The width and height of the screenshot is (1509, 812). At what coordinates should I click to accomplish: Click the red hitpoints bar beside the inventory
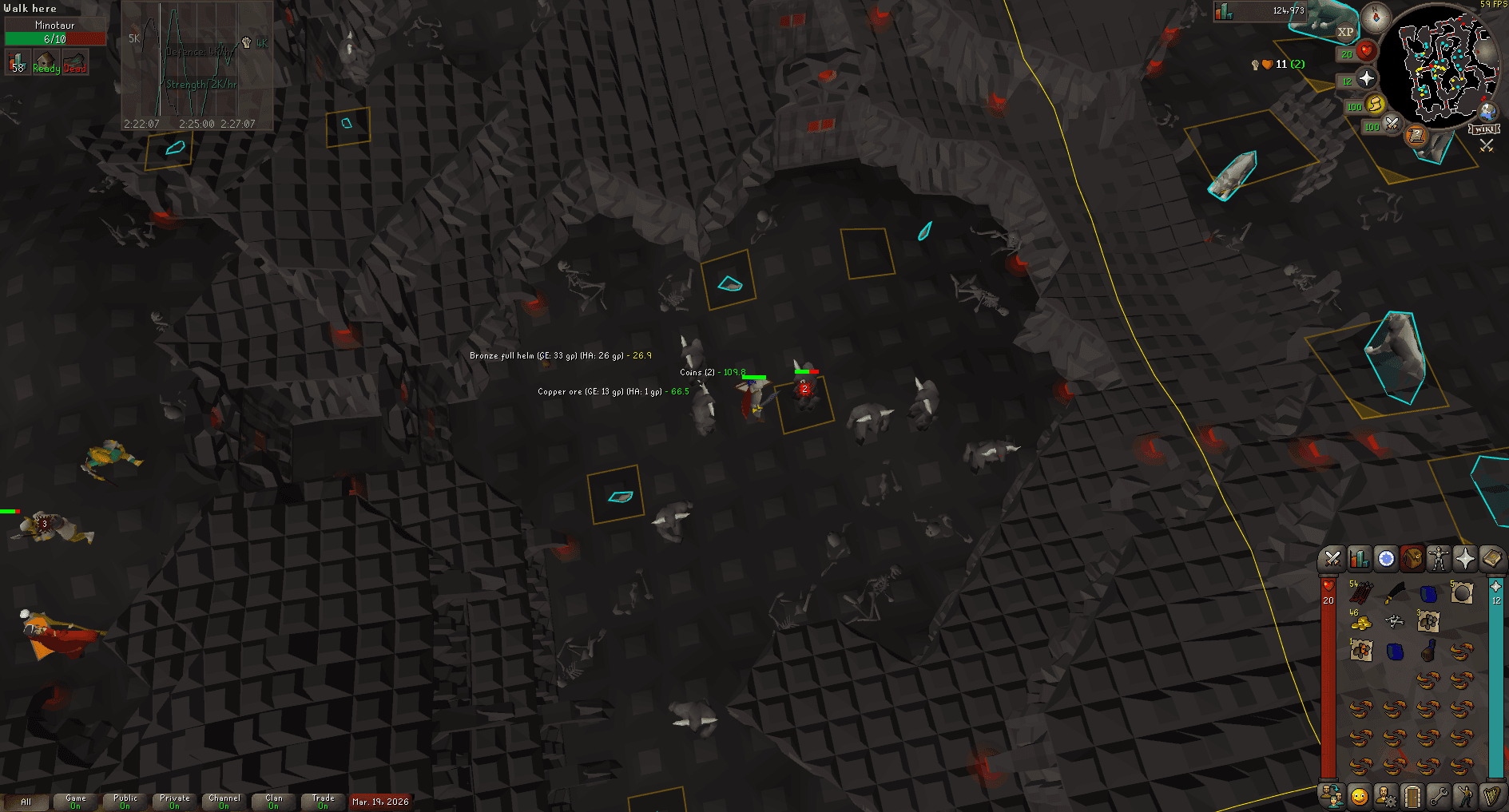(x=1328, y=679)
